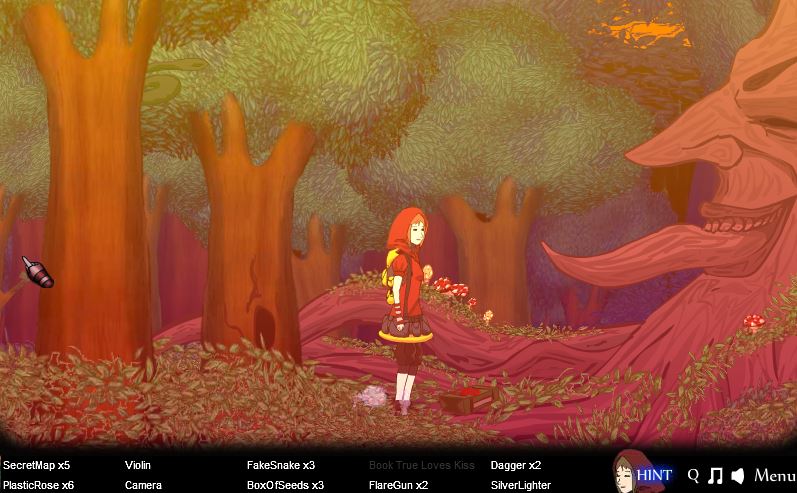Screen dimensions: 797x493
Task: Choose BoxOfSeeds from the inventory
Action: pyautogui.click(x=285, y=485)
